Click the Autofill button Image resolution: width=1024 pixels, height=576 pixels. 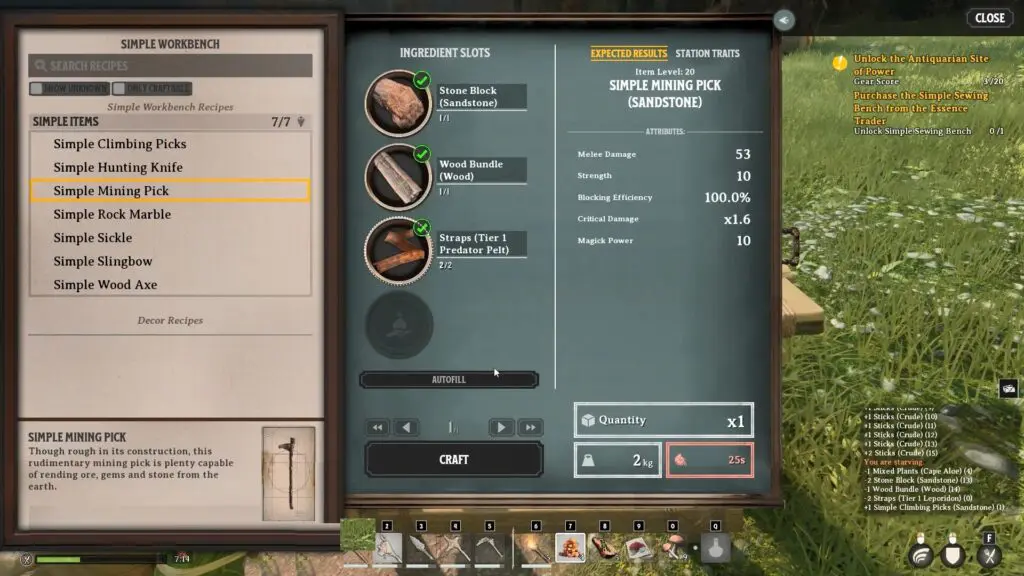[449, 380]
